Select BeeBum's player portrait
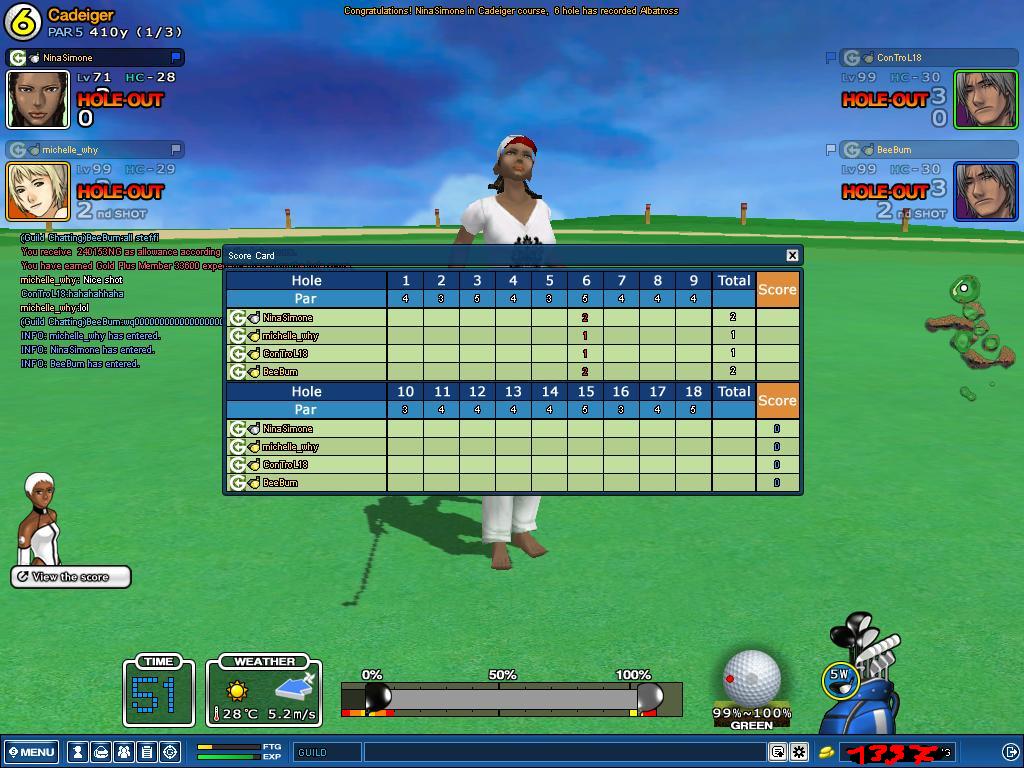 point(985,191)
